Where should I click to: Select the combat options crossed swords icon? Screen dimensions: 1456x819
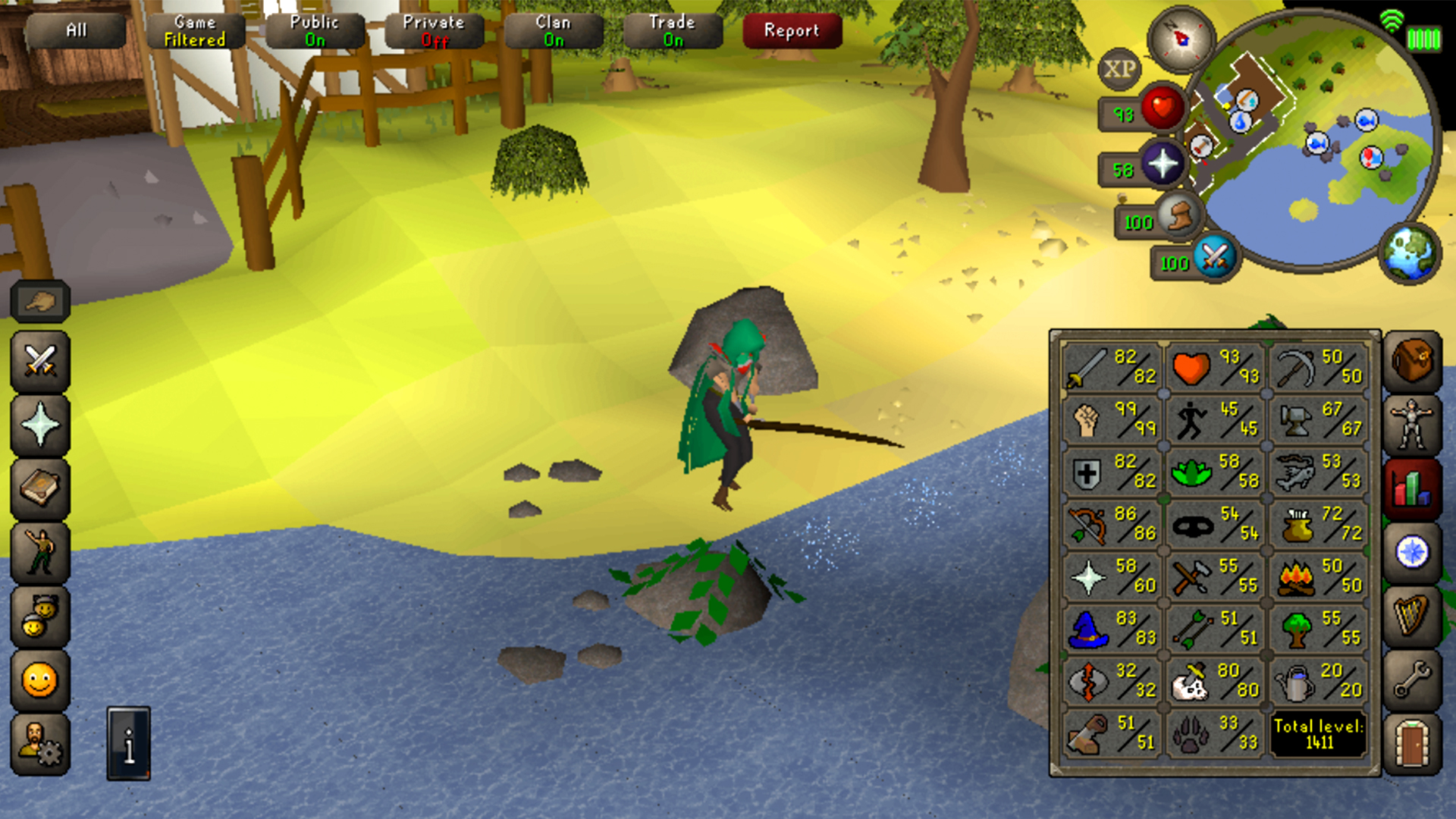[x=39, y=360]
